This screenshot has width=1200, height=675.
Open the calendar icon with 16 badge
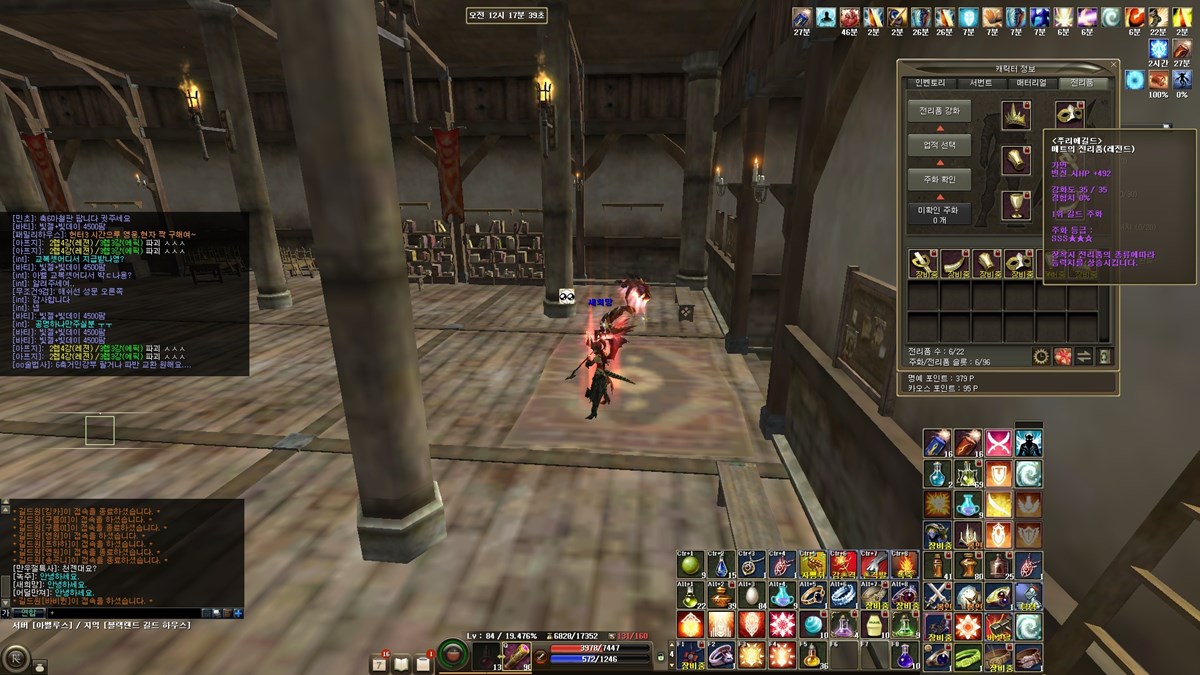[x=379, y=663]
